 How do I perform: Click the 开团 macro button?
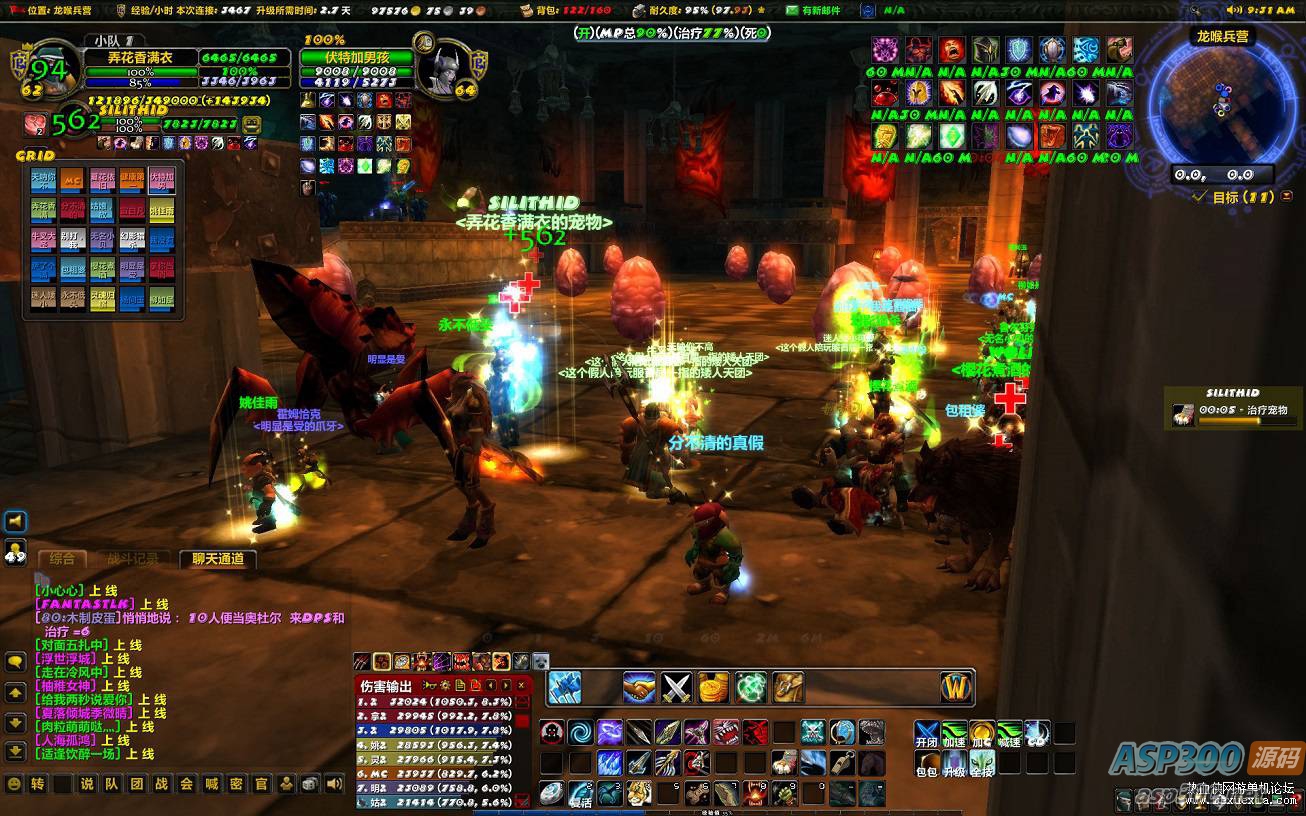[926, 735]
